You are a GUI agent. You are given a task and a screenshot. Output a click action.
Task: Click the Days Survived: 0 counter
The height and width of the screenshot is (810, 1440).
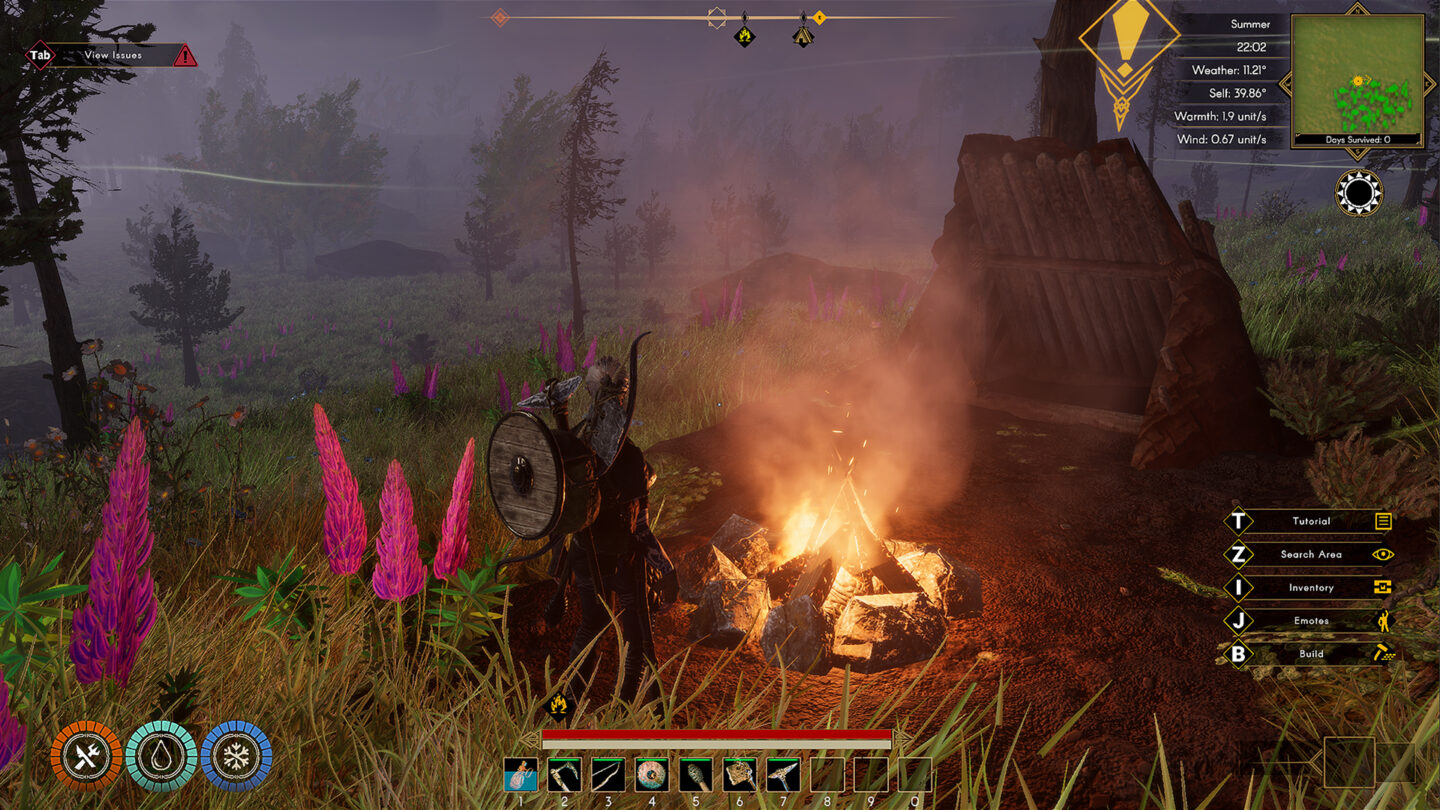(1357, 141)
